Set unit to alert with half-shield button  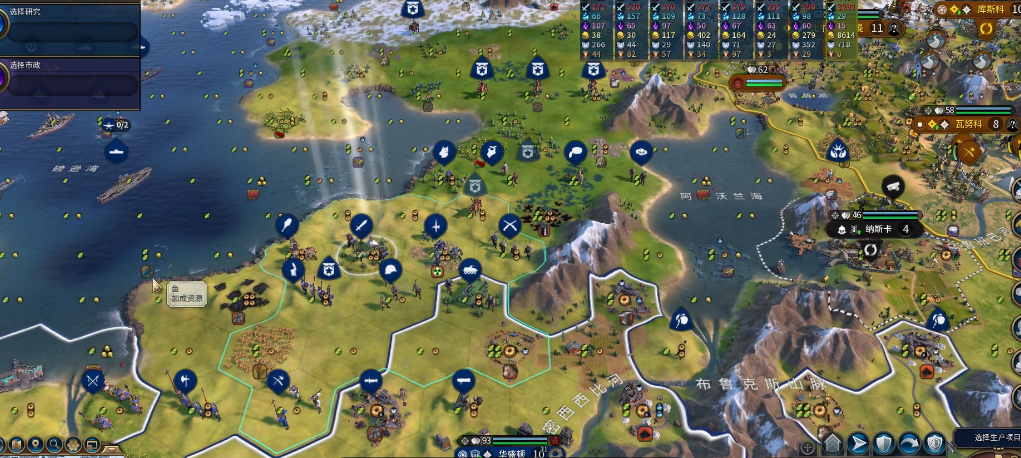(935, 443)
